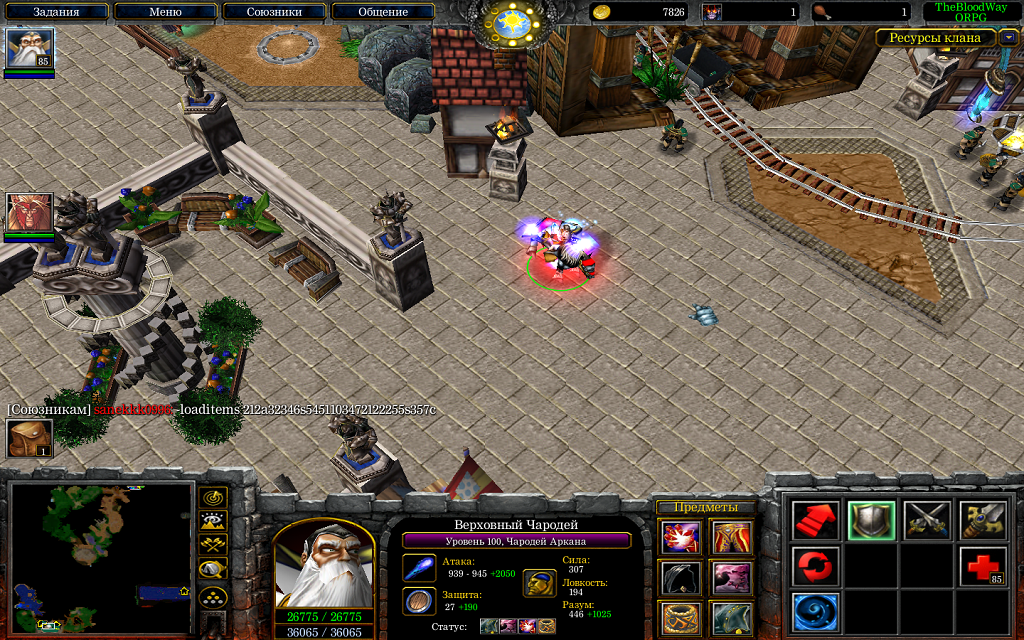
Task: Cast the blue swirl vortex ability
Action: pyautogui.click(x=815, y=612)
